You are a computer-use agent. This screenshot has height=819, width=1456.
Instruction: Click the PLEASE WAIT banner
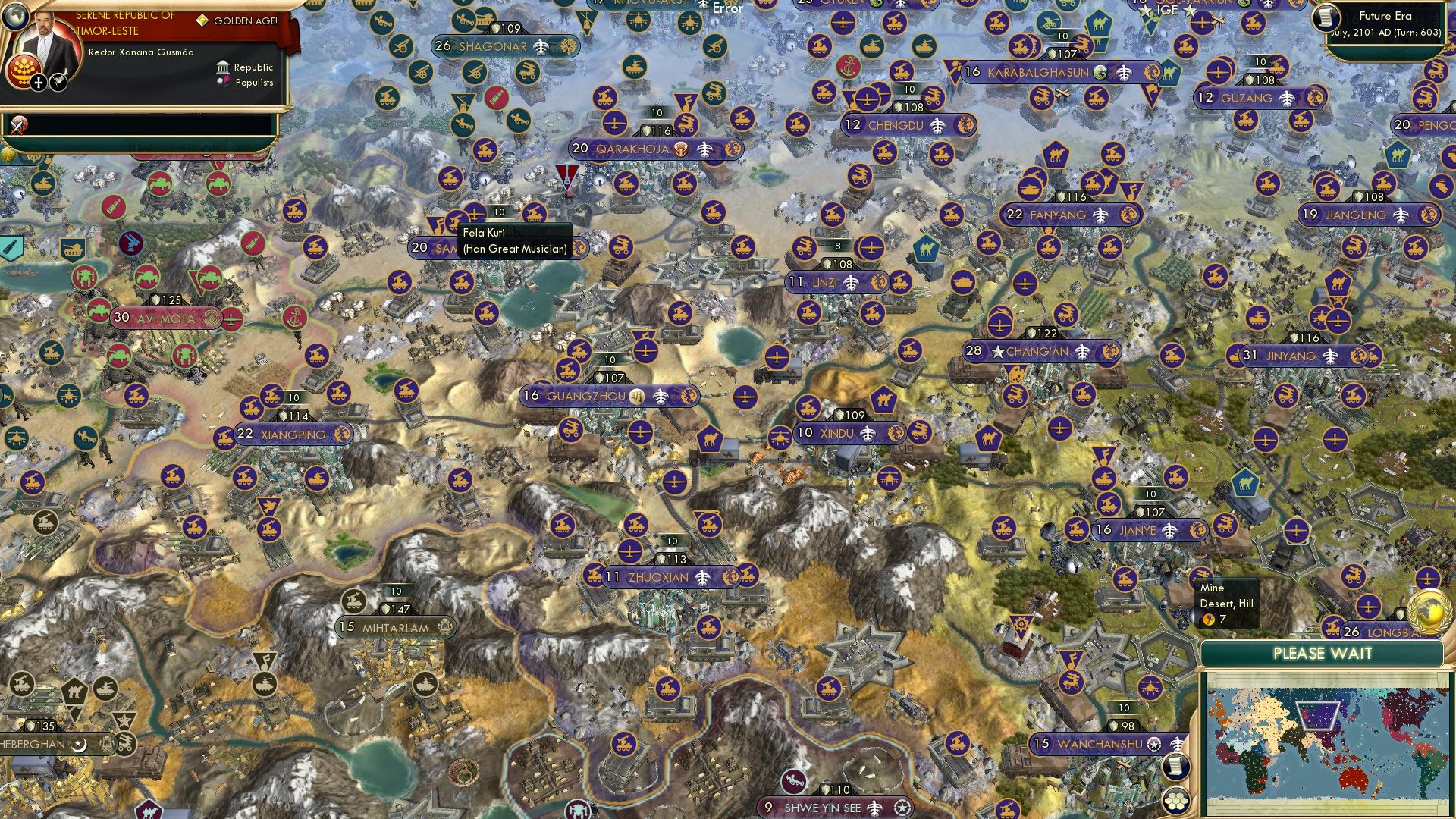(x=1324, y=653)
